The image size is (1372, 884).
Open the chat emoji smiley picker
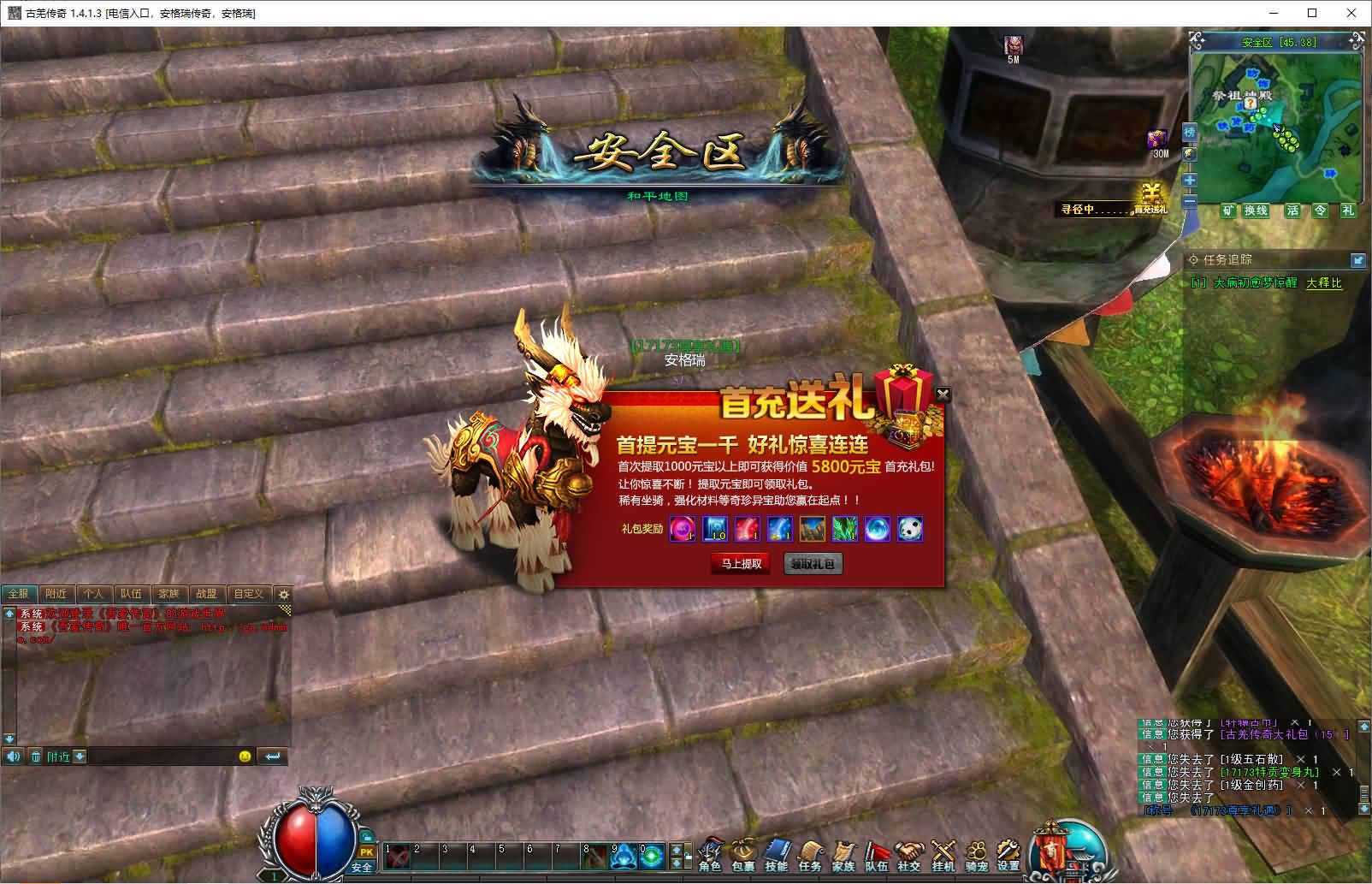(x=245, y=756)
